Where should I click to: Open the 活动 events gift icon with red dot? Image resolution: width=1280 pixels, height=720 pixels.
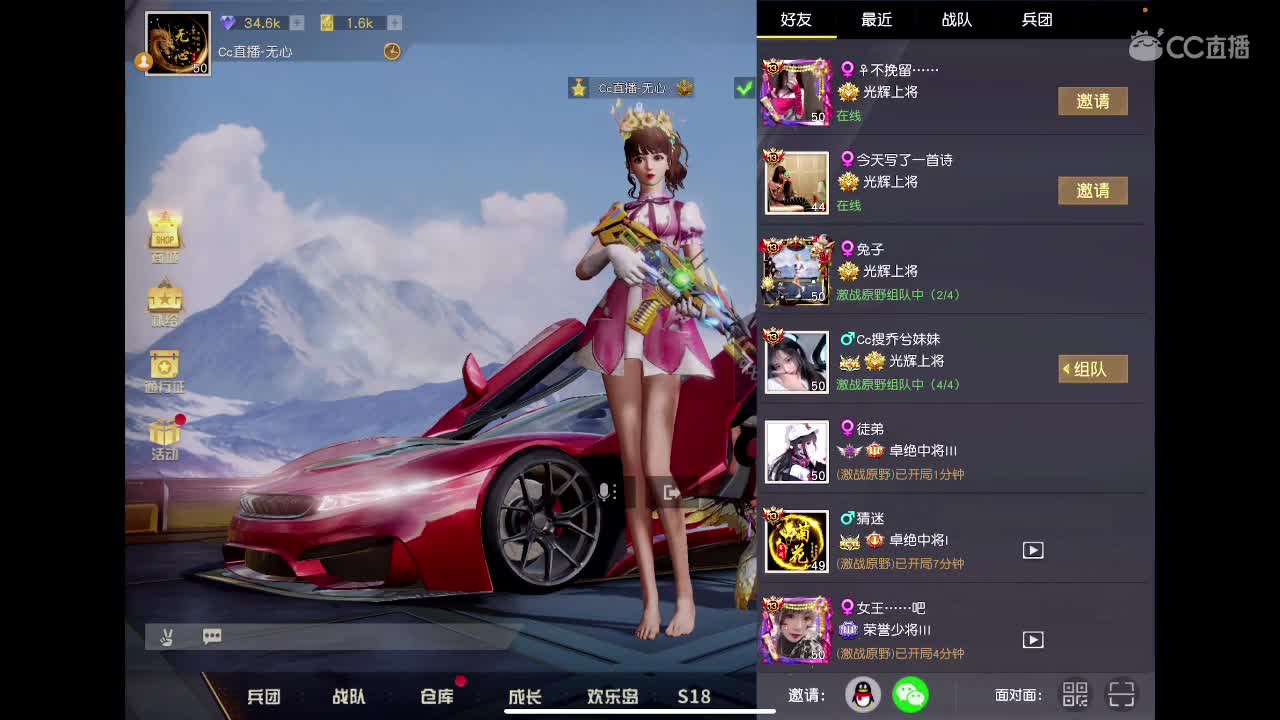click(x=163, y=437)
